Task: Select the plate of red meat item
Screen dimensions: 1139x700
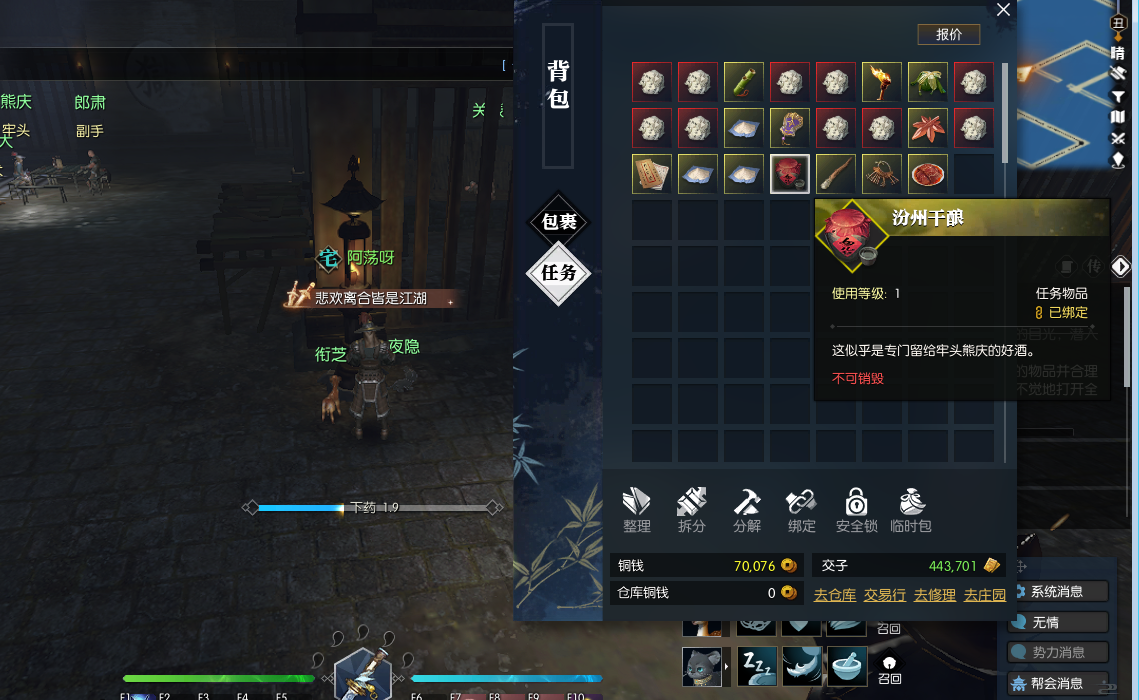Action: click(928, 174)
